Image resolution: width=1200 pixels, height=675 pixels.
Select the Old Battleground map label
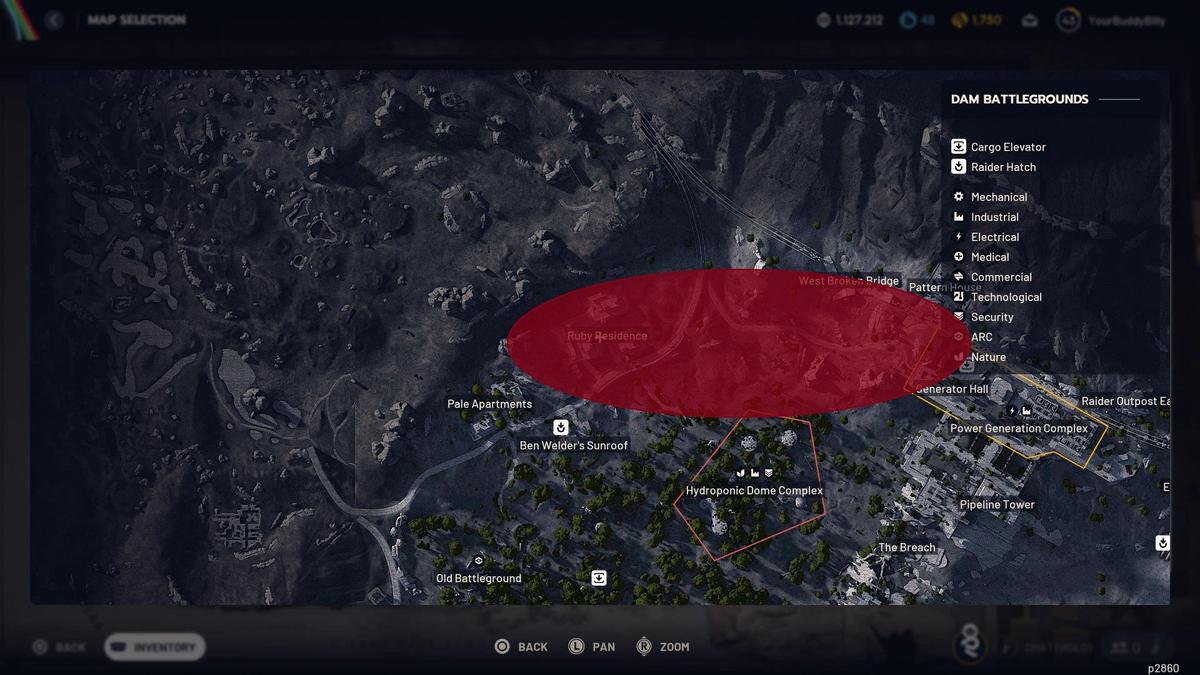[478, 578]
